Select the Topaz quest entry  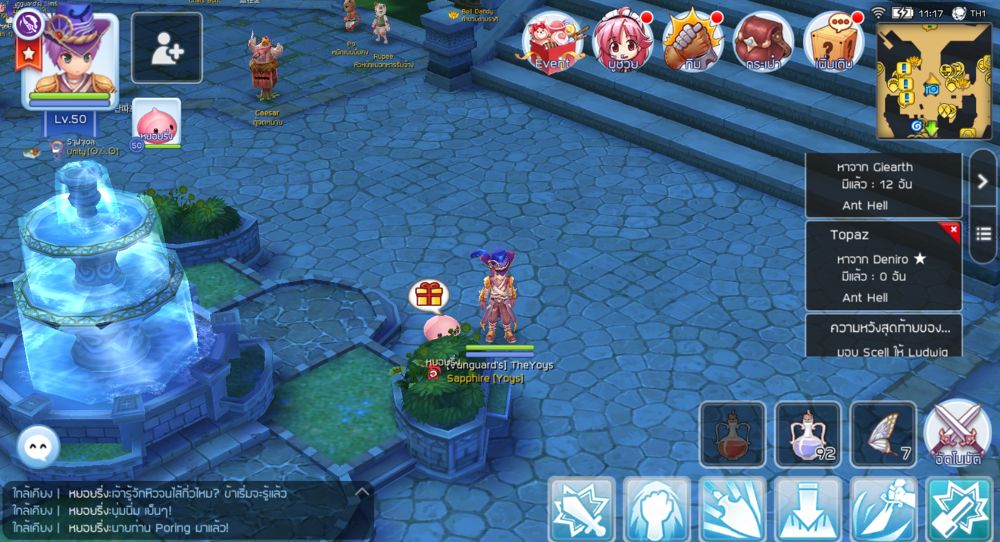pos(883,266)
